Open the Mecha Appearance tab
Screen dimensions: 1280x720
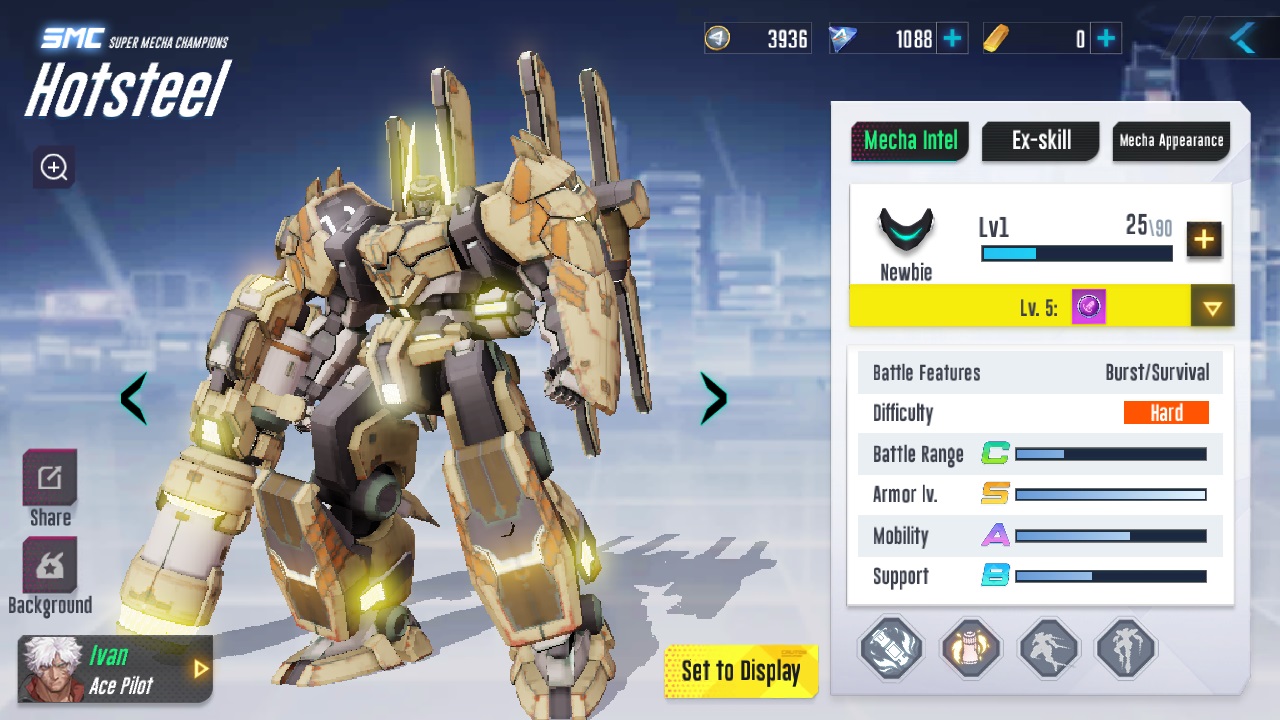[x=1171, y=141]
